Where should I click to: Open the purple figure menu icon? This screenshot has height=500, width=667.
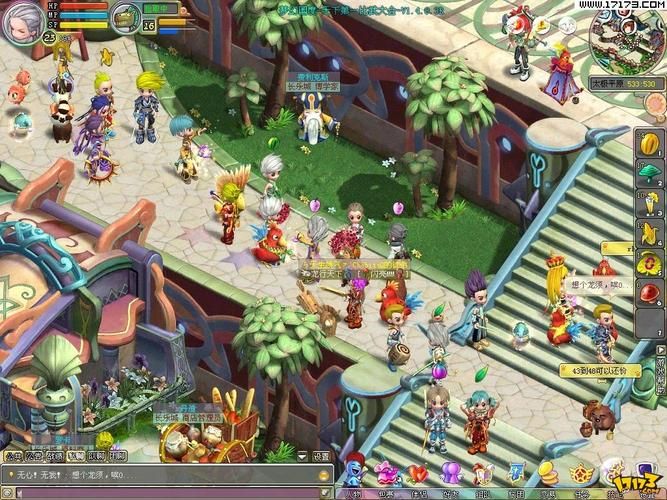coord(451,473)
